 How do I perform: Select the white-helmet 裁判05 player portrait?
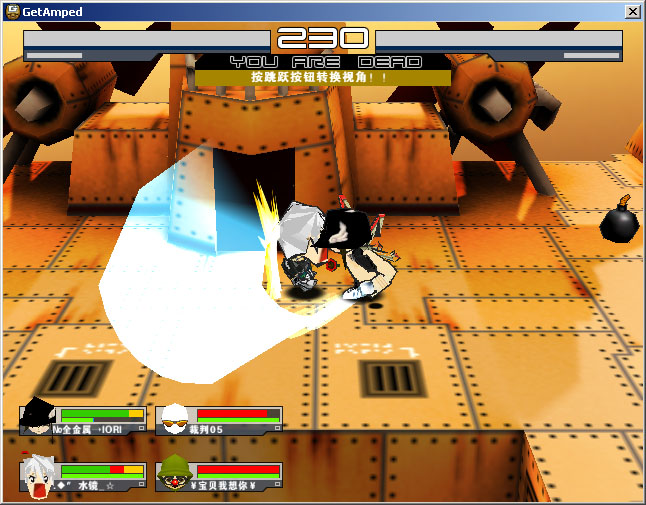[x=174, y=419]
